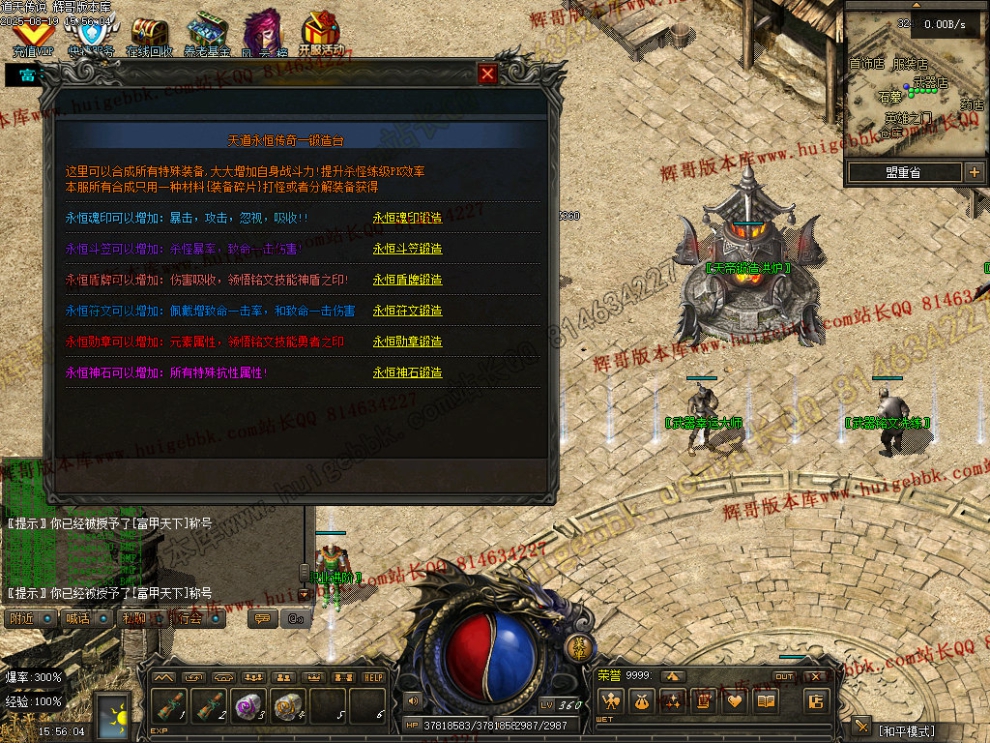Open the 在线回收 treasure chest icon
The image size is (990, 743).
(149, 34)
